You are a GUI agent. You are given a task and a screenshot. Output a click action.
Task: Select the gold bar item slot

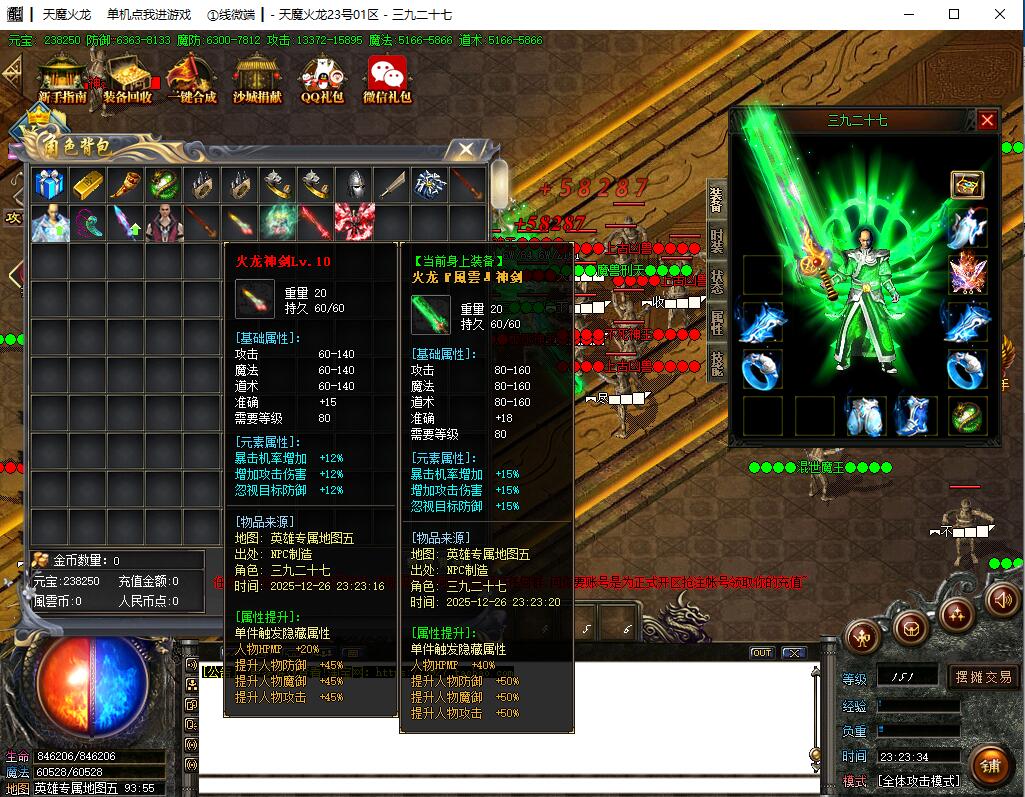pyautogui.click(x=87, y=185)
